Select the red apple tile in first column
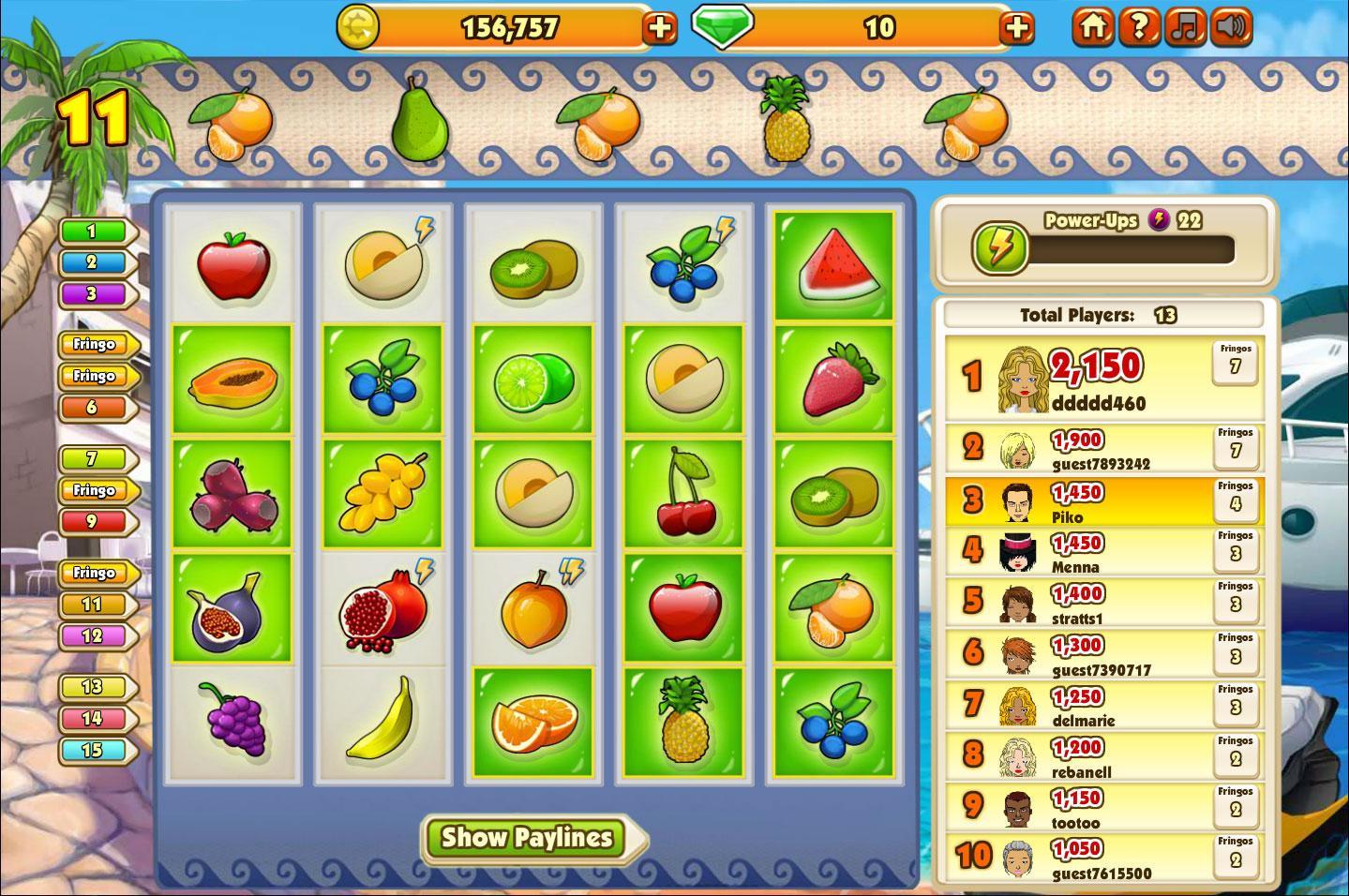 click(232, 266)
